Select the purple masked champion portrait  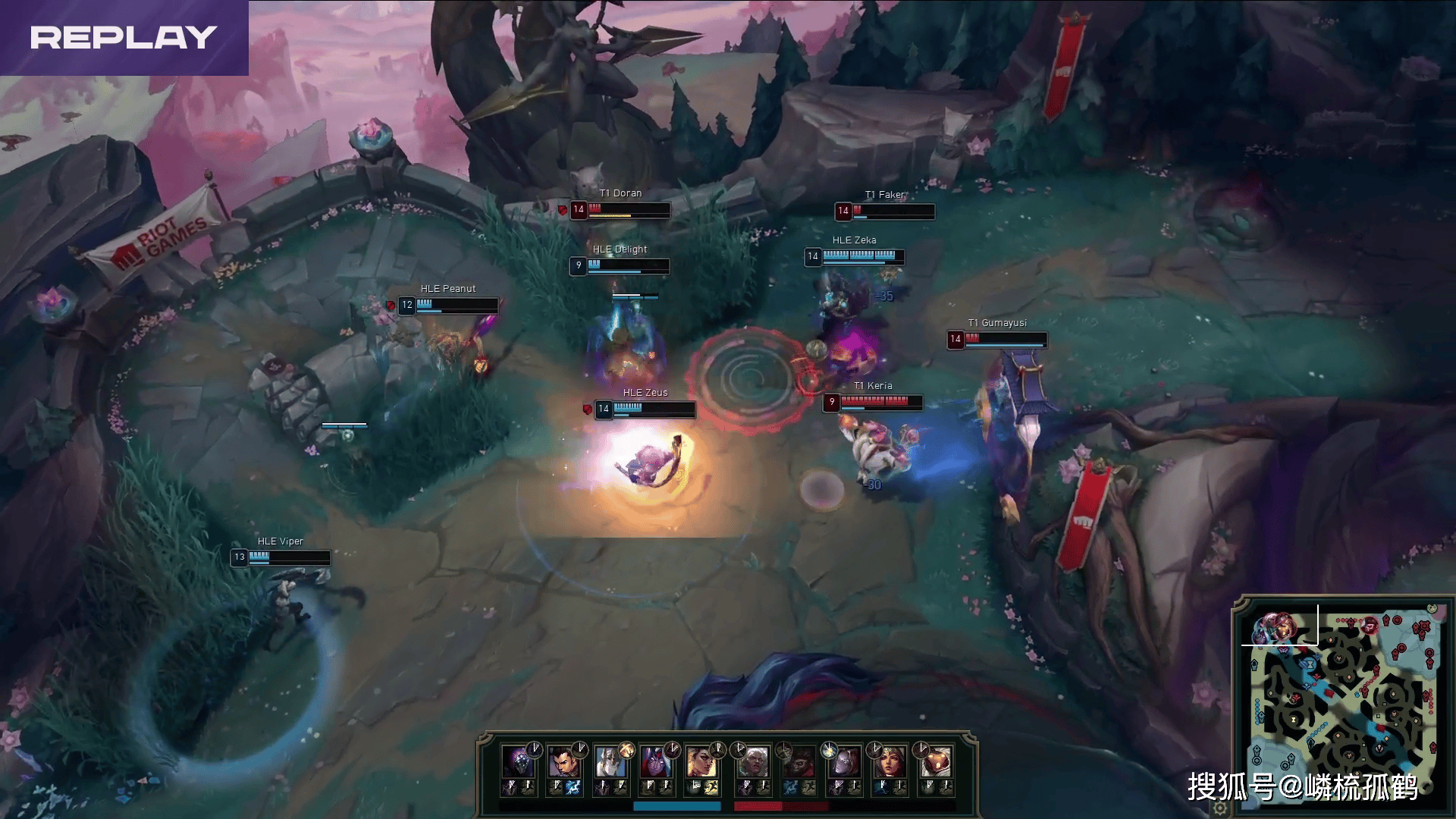(x=518, y=761)
